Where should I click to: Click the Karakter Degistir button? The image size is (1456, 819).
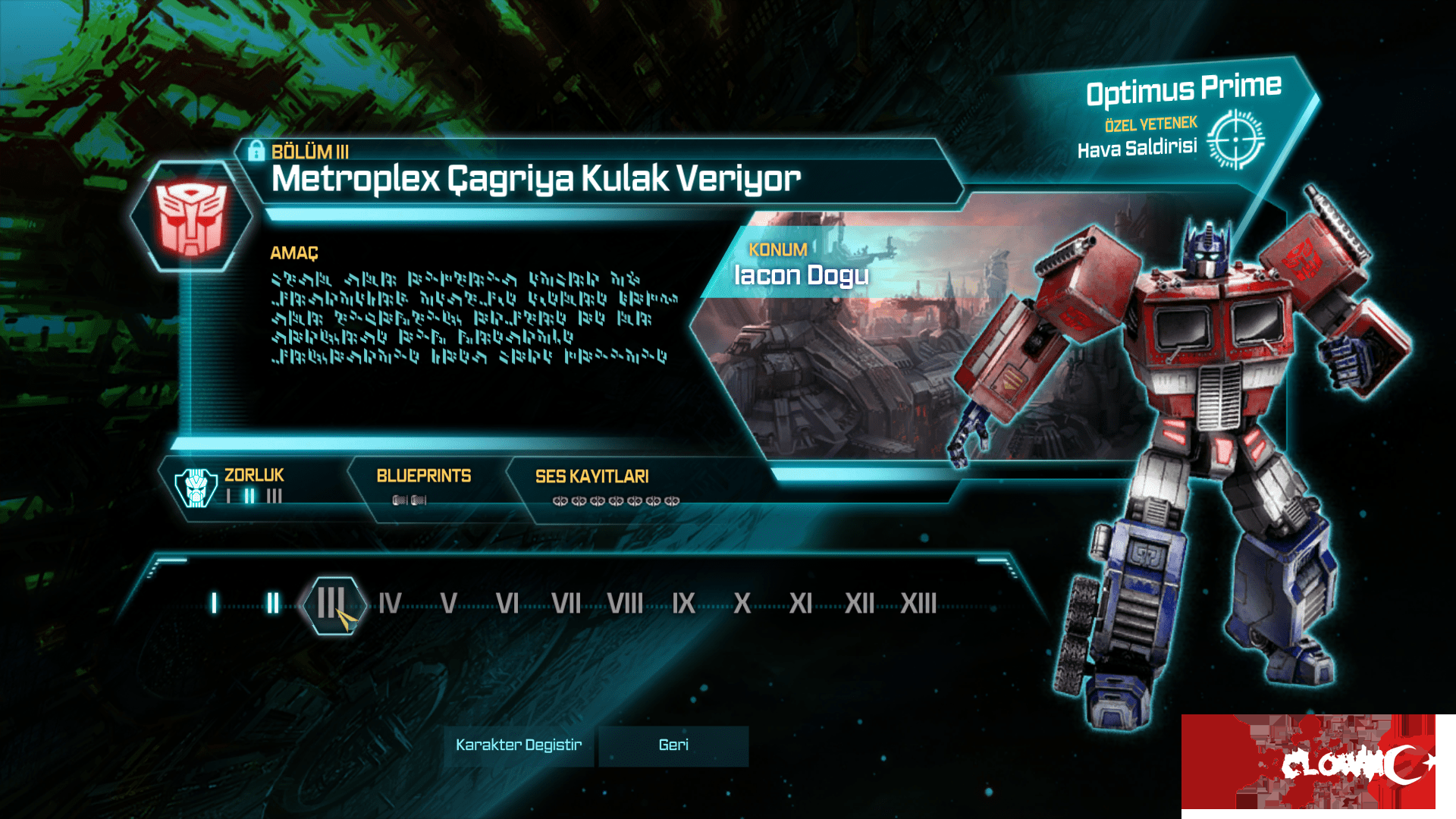(519, 745)
